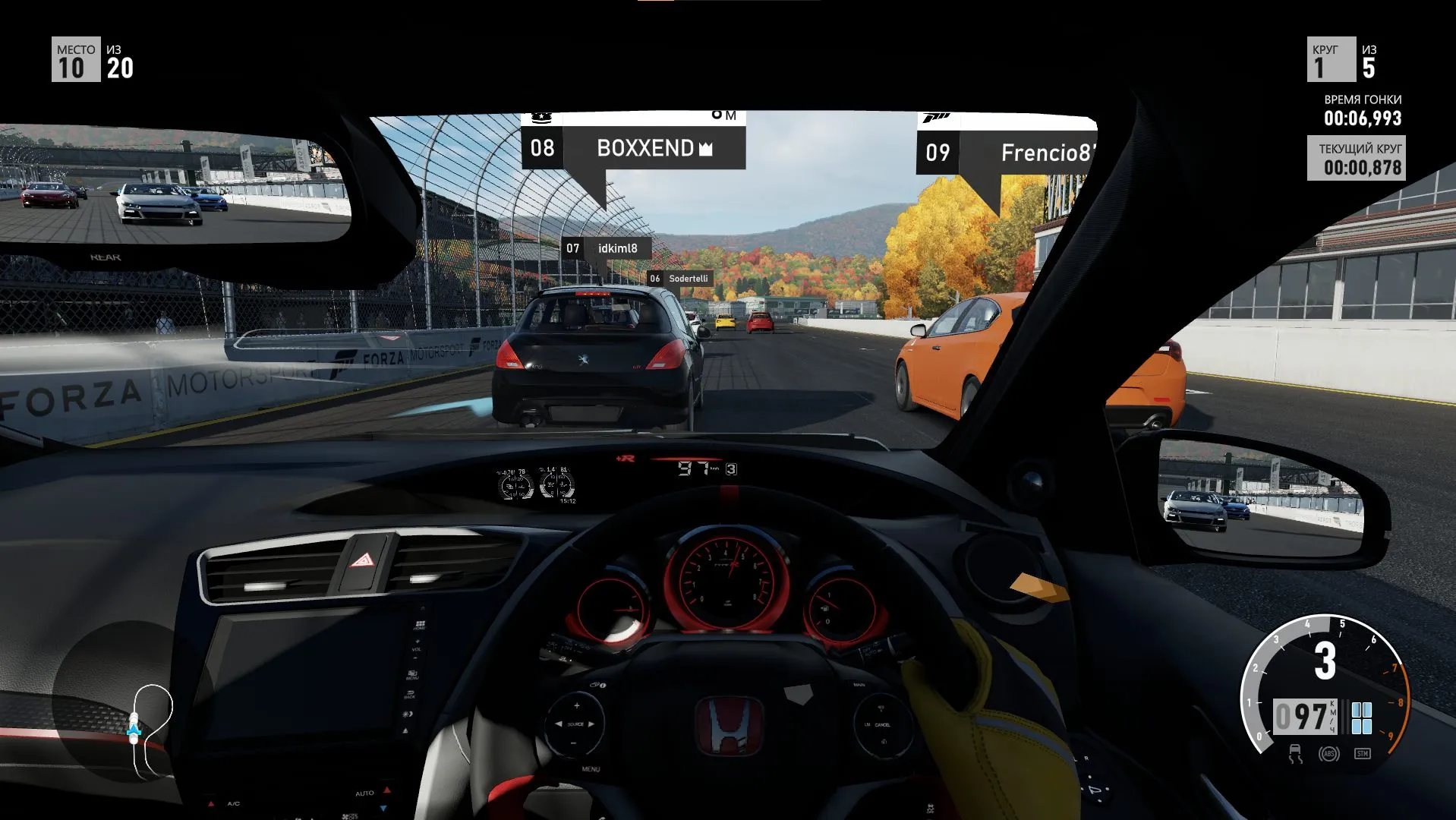The width and height of the screenshot is (1456, 820).
Task: Click the track minimap outline
Action: click(x=152, y=730)
